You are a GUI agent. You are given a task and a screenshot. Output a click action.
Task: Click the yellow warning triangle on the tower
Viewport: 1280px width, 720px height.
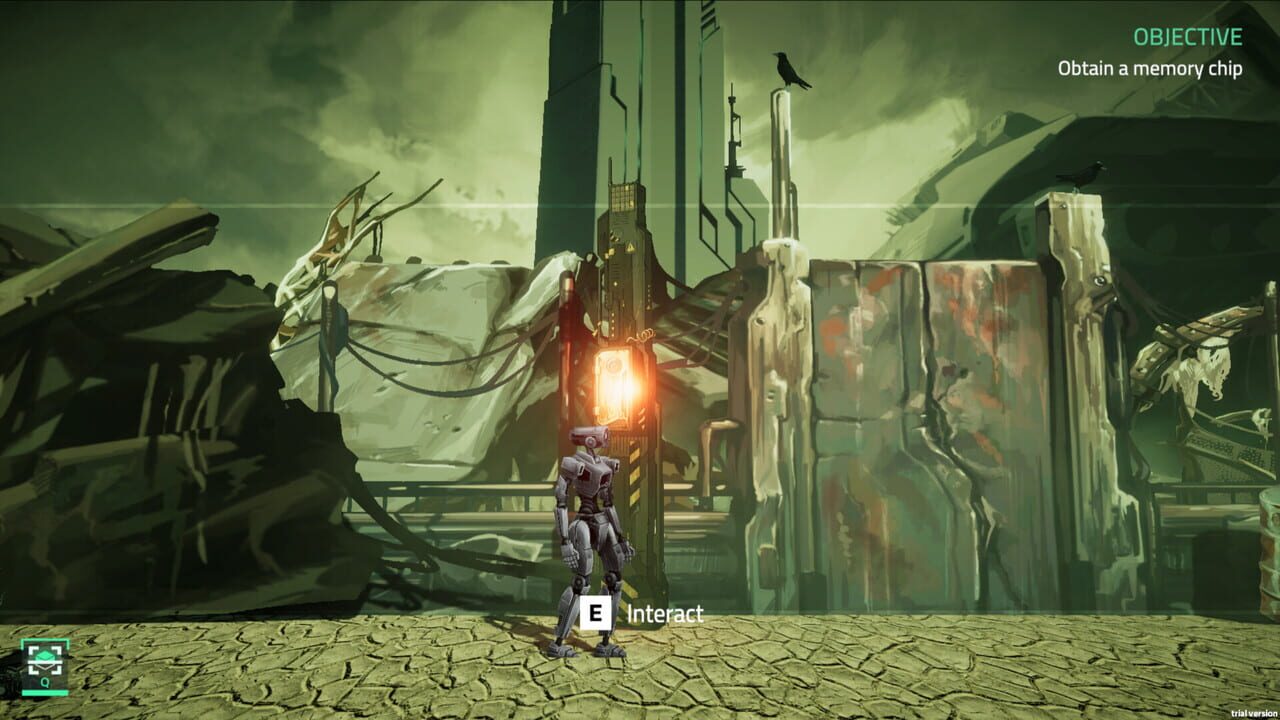[x=630, y=246]
